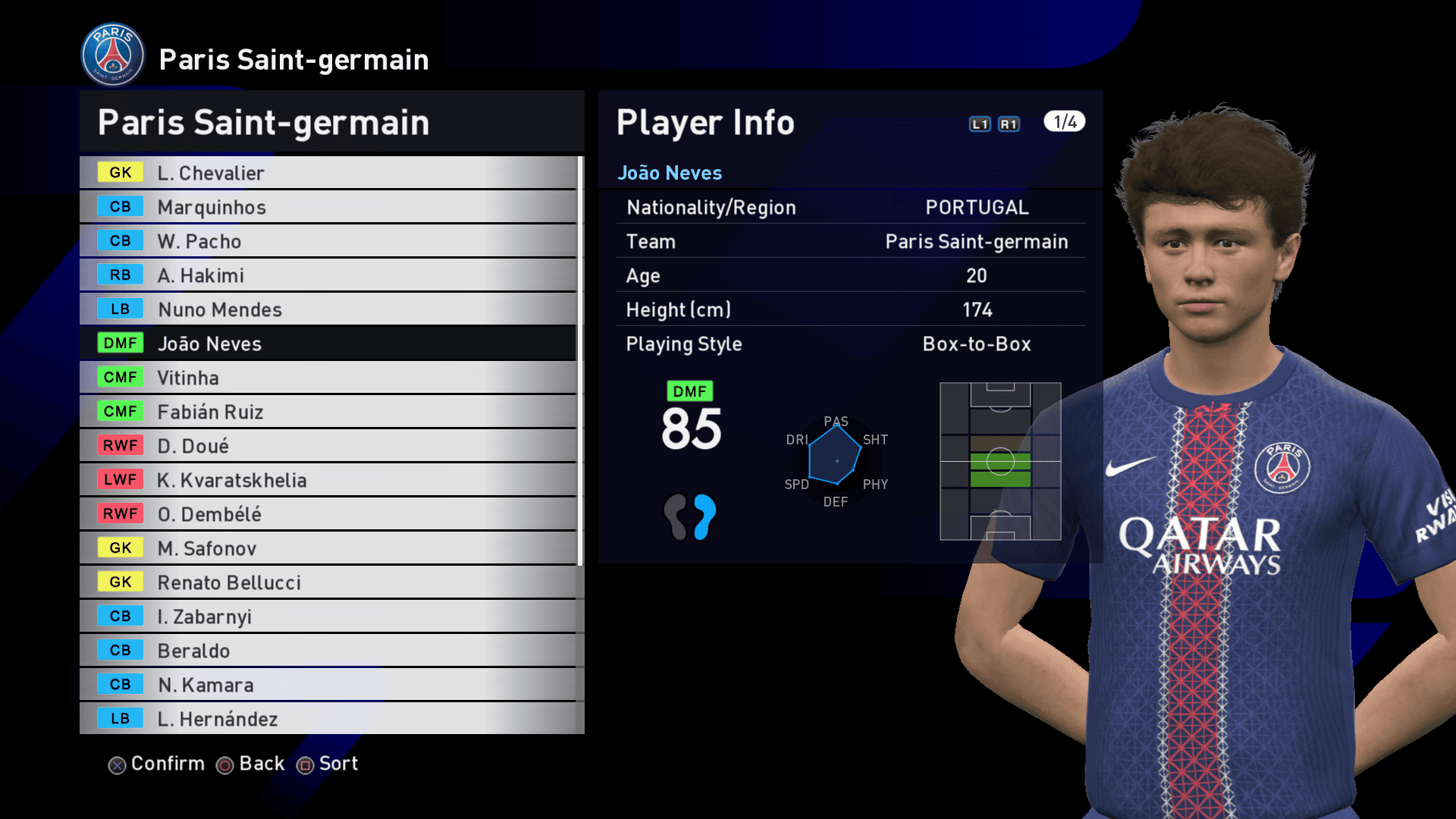
Task: Select N. Kamara row
Action: click(x=328, y=685)
